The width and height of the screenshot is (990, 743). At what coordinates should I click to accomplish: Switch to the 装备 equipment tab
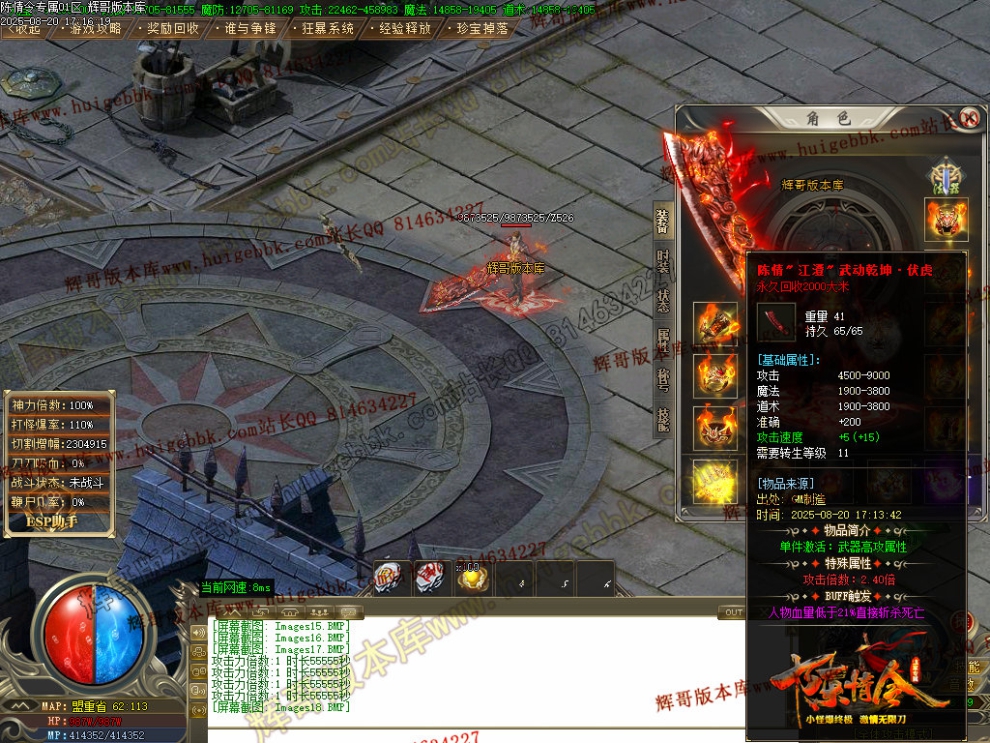[x=662, y=220]
